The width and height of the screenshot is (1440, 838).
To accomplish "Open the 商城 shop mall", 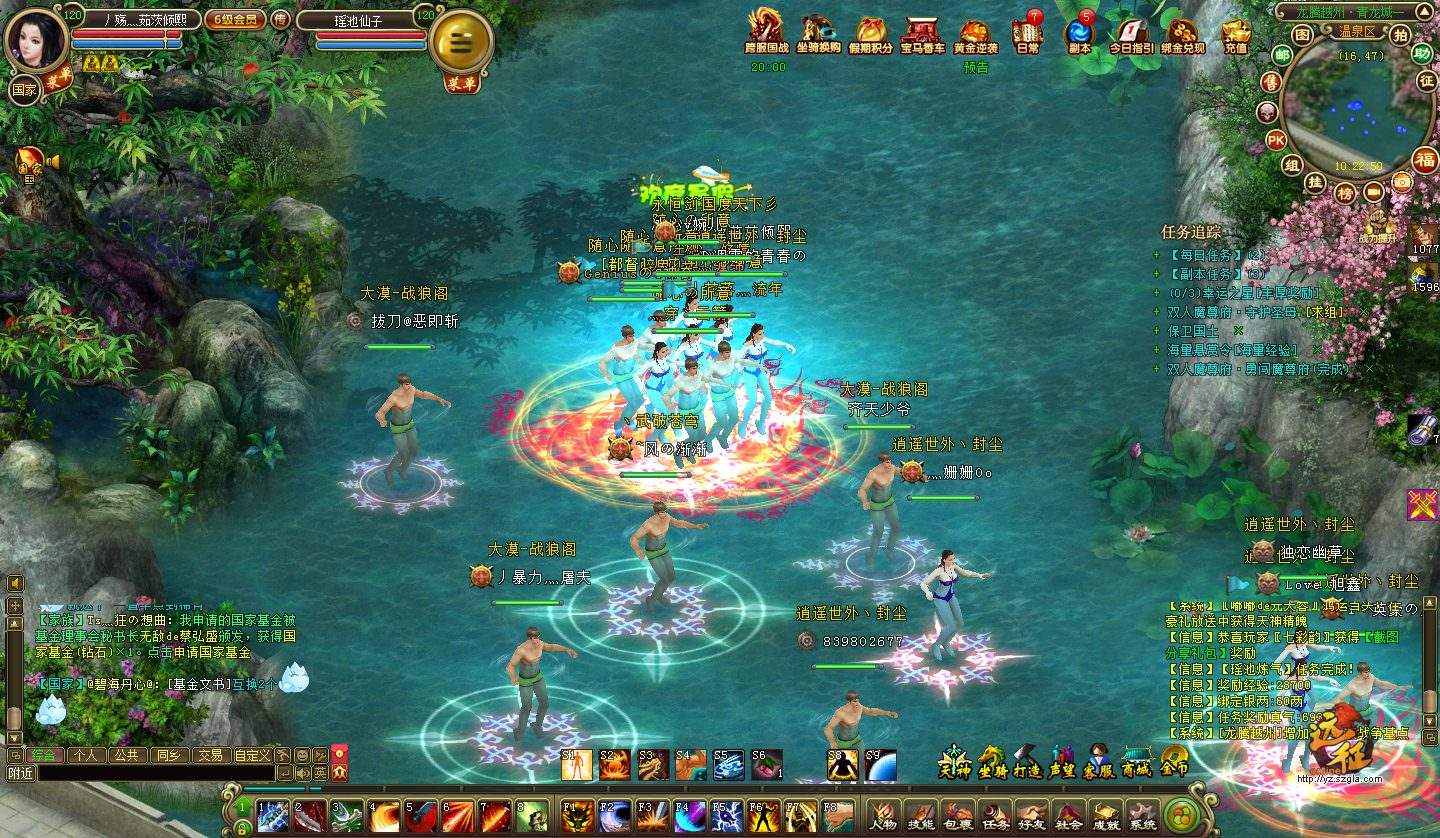I will [x=1137, y=764].
